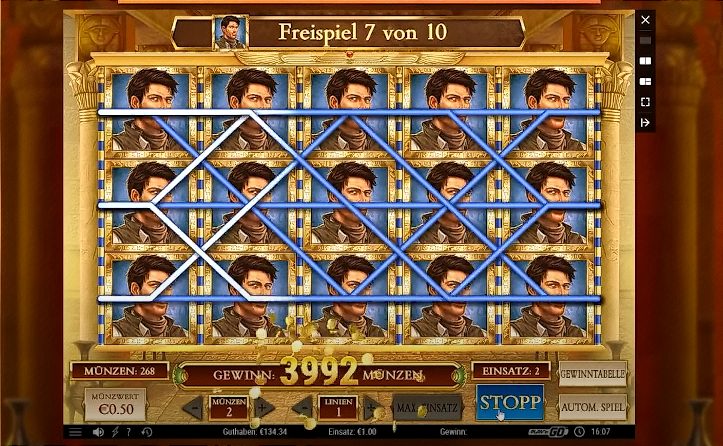The height and width of the screenshot is (446, 723).
Task: Switch to the two-pane split view layout
Action: [x=645, y=60]
